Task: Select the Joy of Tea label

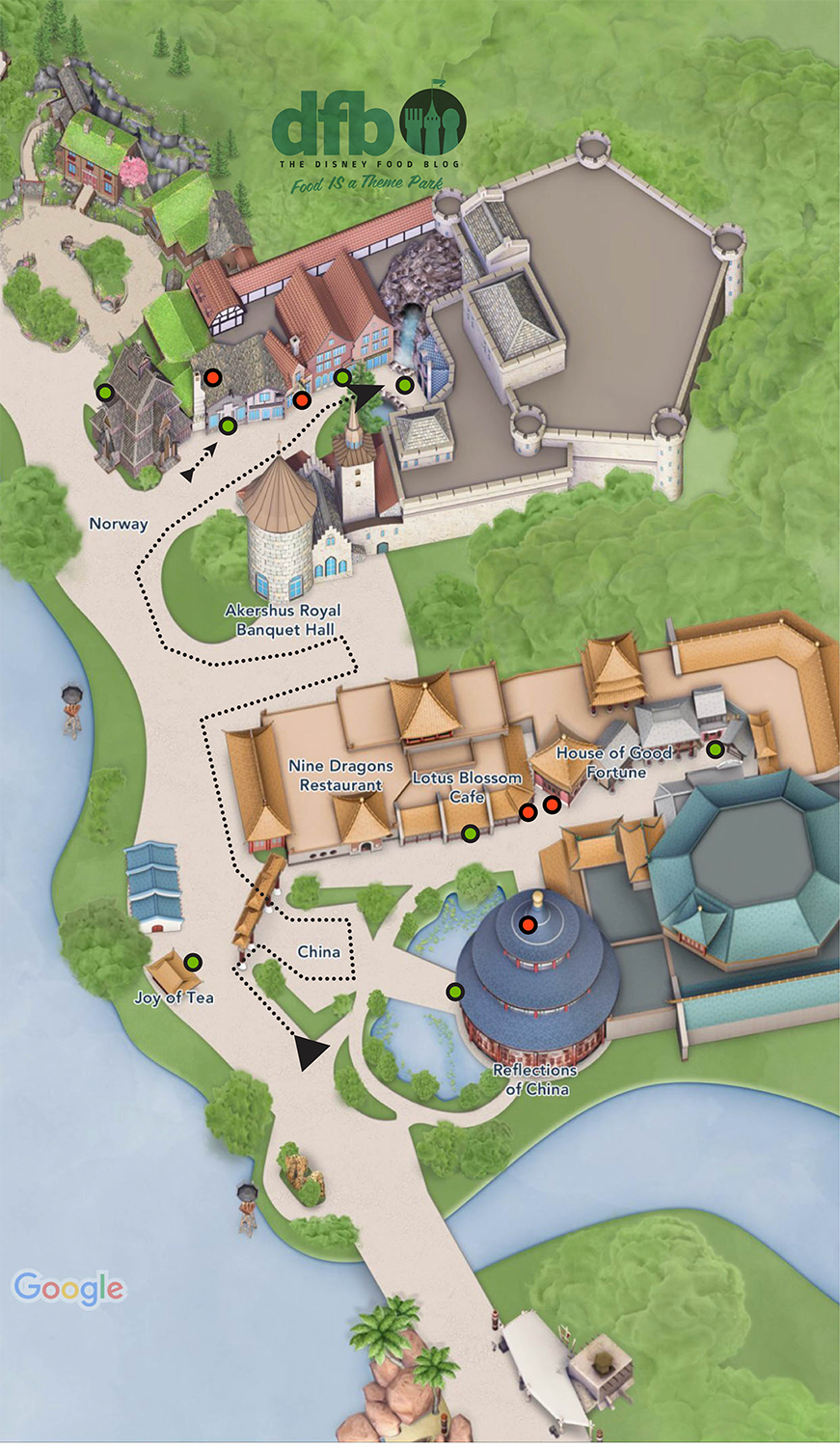Action: pyautogui.click(x=174, y=997)
